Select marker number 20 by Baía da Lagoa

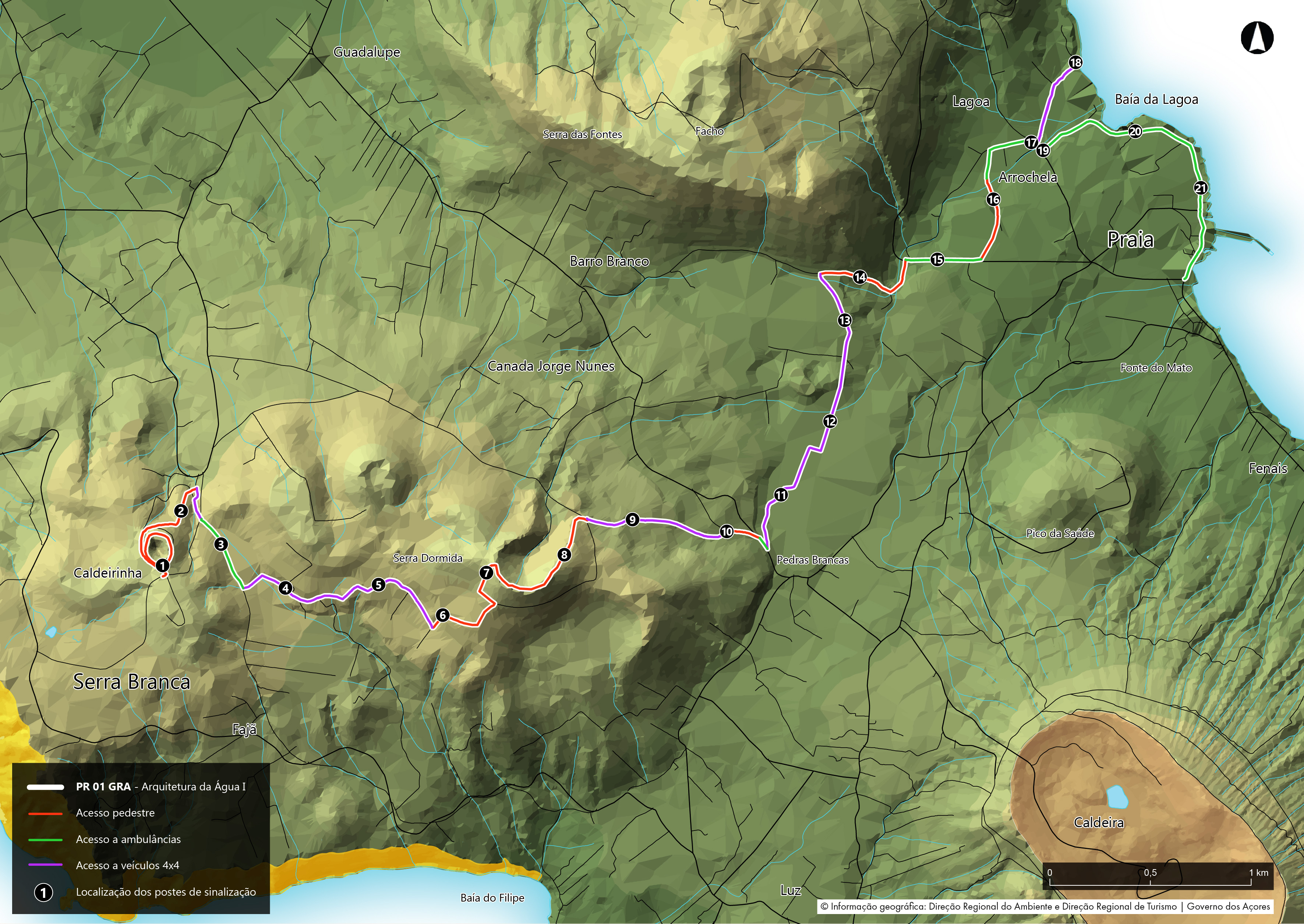point(1135,132)
